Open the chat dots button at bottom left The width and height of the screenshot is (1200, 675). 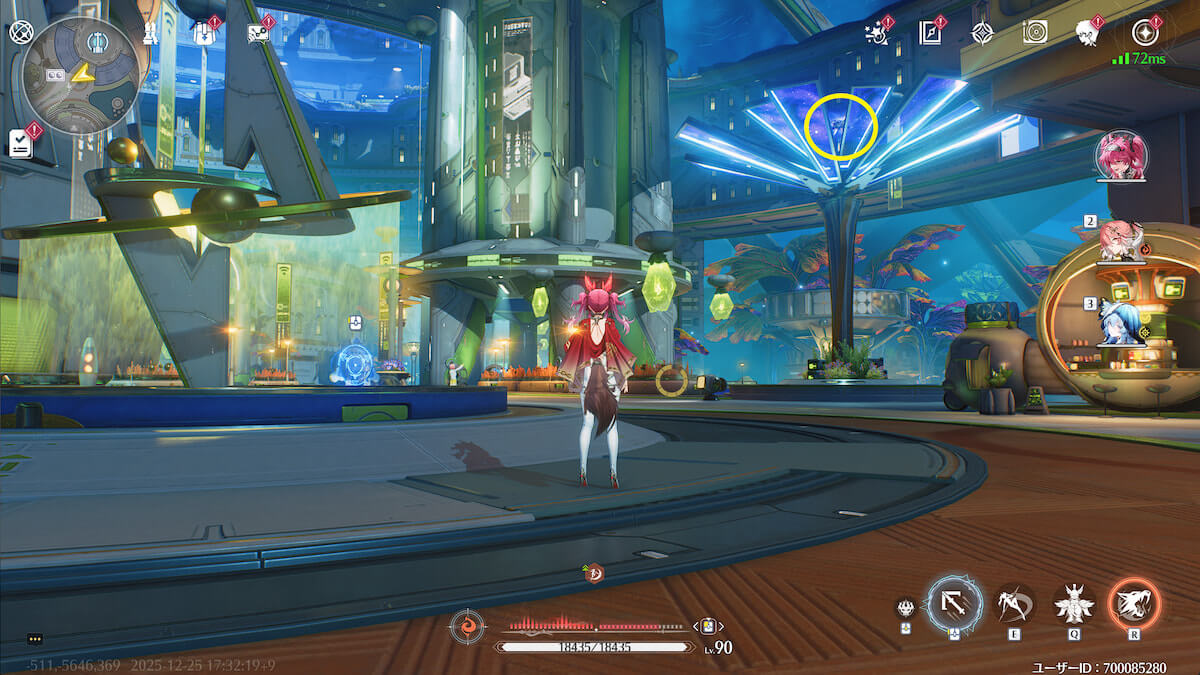(36, 639)
